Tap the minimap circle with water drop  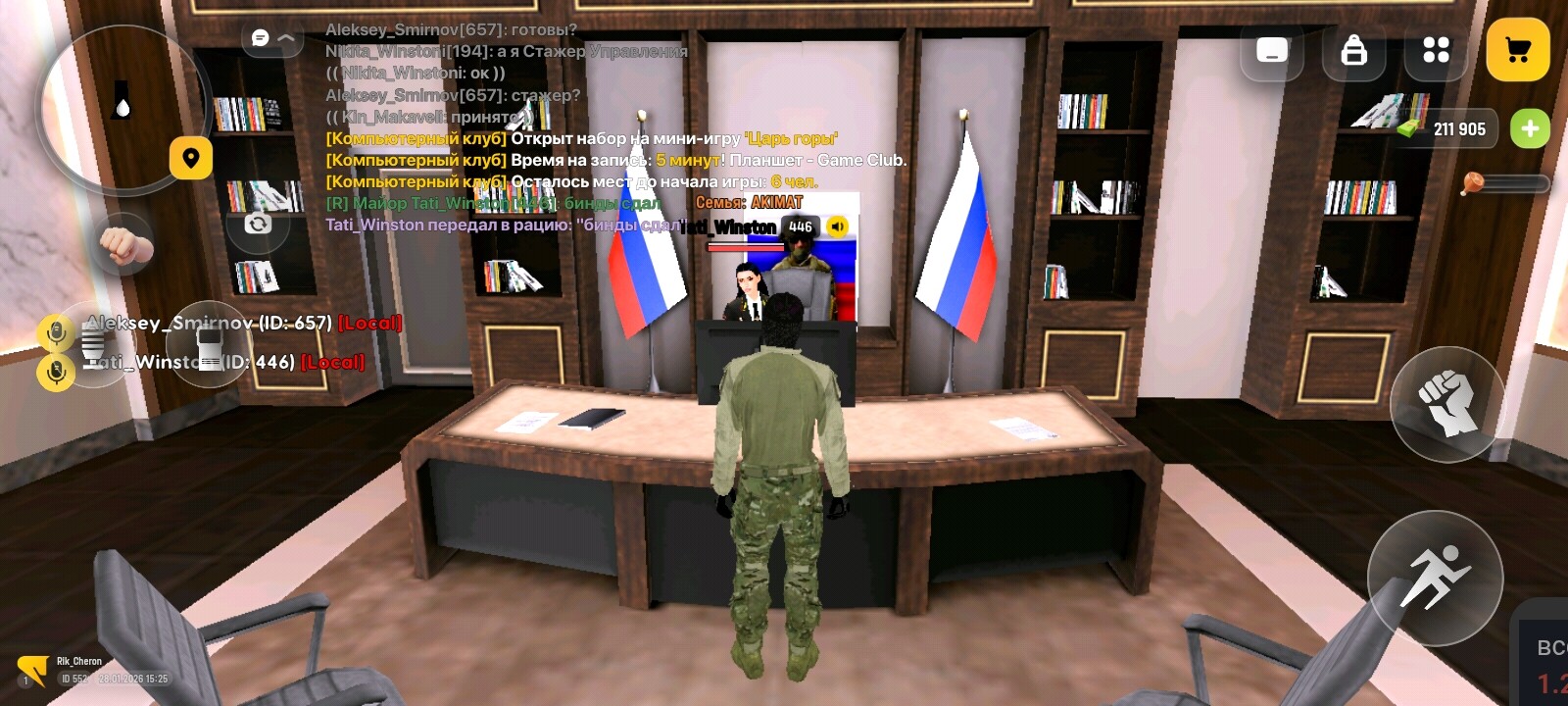(123, 106)
